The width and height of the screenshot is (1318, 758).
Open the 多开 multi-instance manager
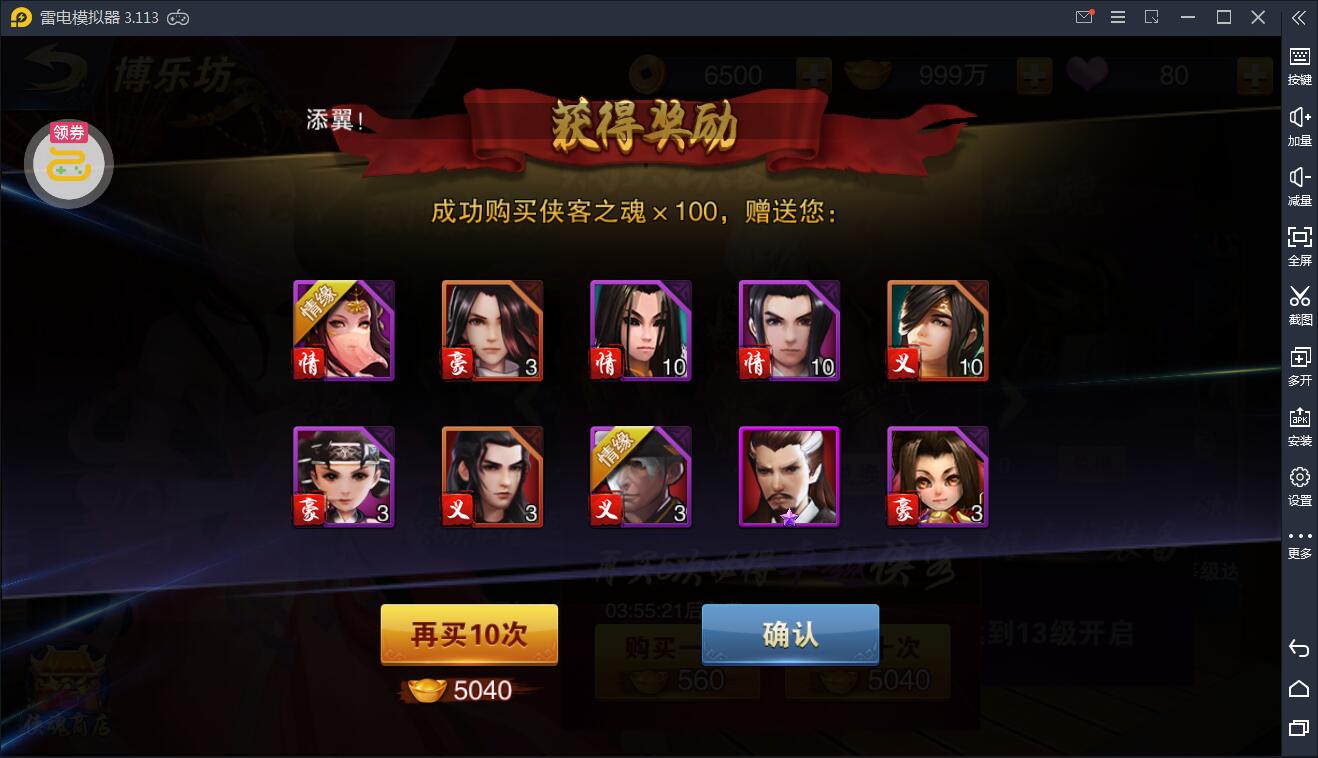1299,362
